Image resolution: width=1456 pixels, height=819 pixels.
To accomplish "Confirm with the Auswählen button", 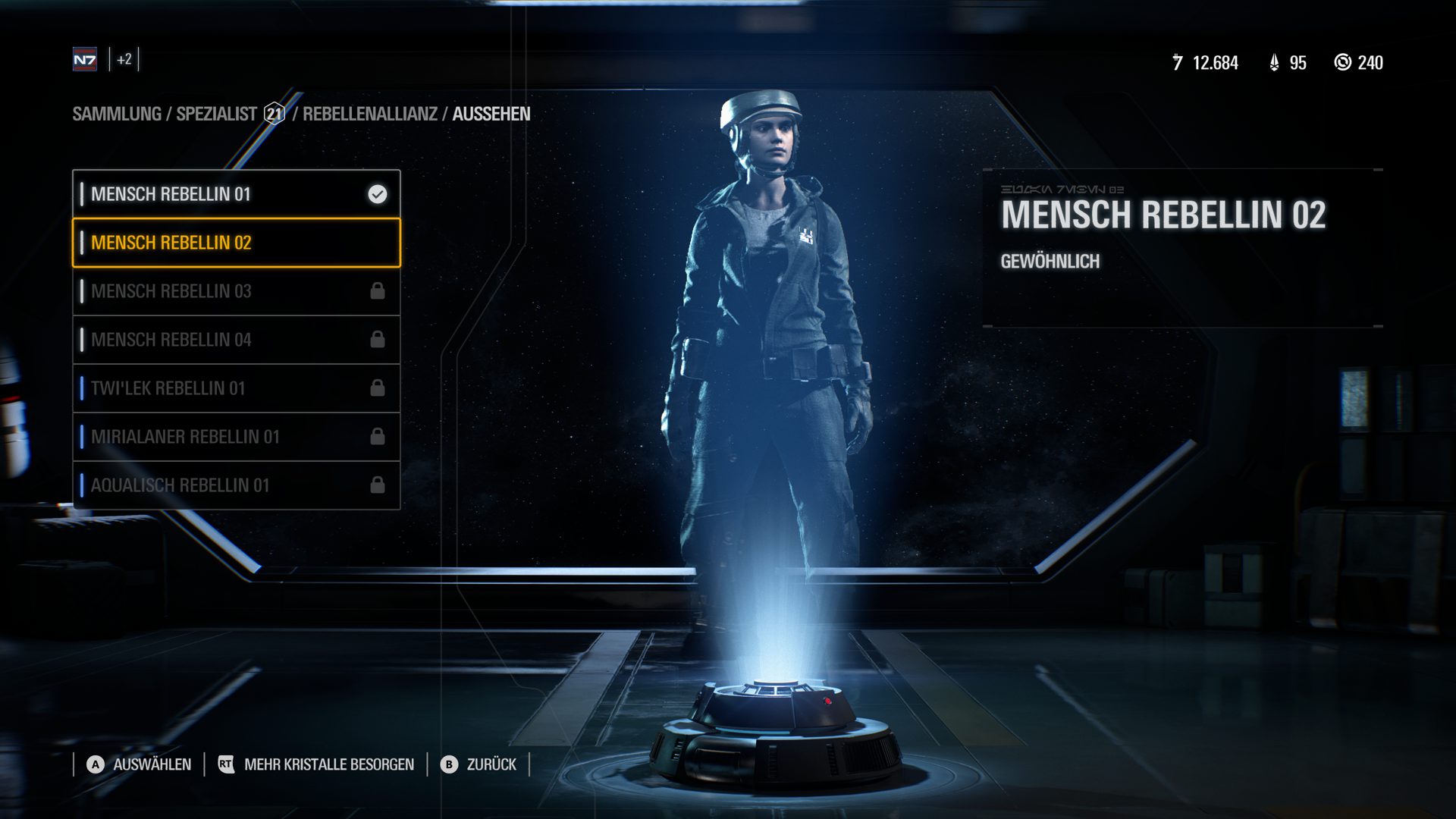I will pyautogui.click(x=139, y=764).
